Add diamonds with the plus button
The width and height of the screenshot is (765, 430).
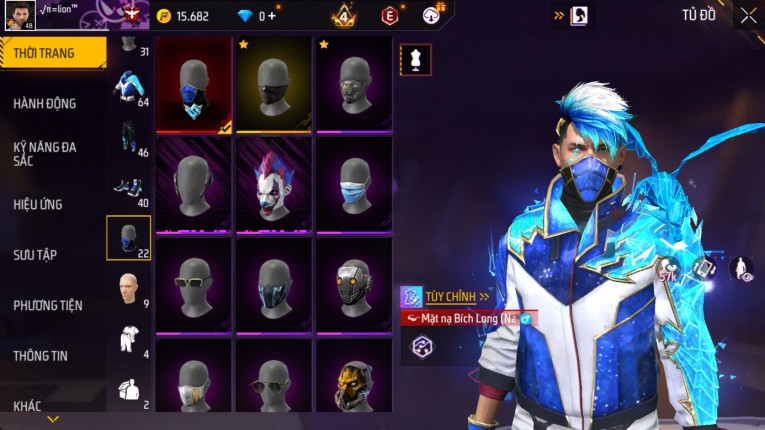[272, 16]
